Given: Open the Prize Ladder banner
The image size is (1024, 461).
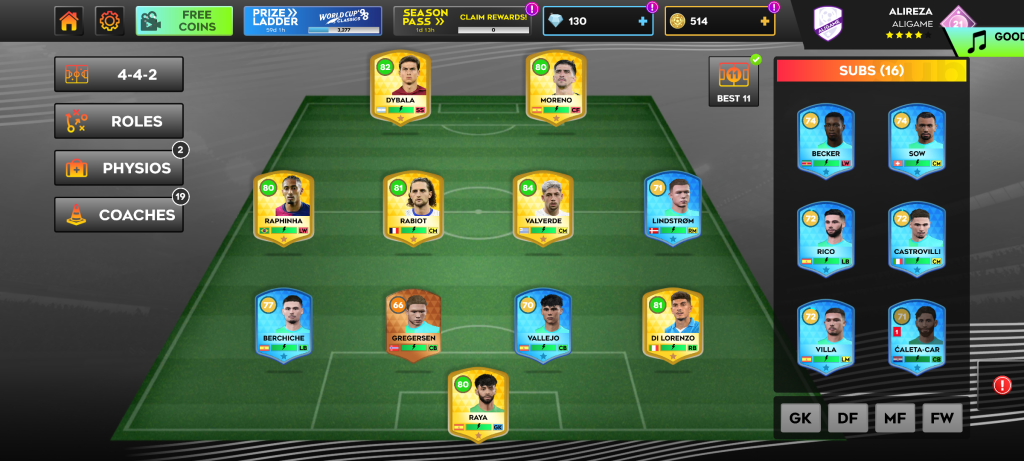Looking at the screenshot, I should (x=312, y=20).
